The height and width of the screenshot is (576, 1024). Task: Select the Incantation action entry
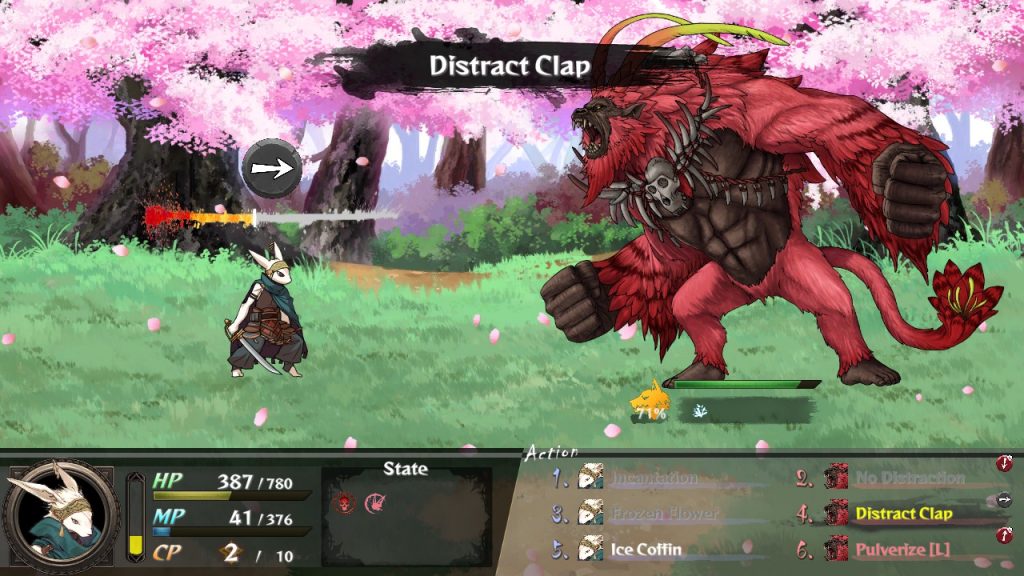[654, 478]
